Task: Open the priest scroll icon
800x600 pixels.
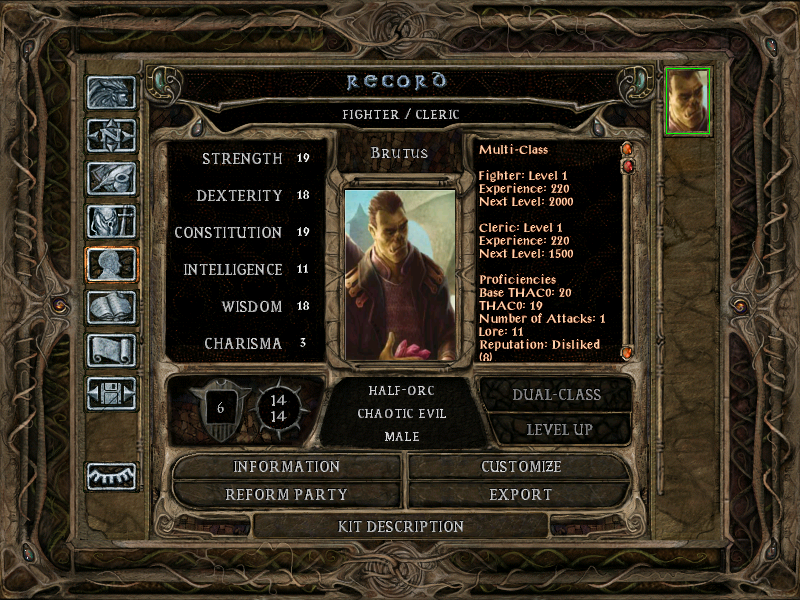Action: (111, 350)
